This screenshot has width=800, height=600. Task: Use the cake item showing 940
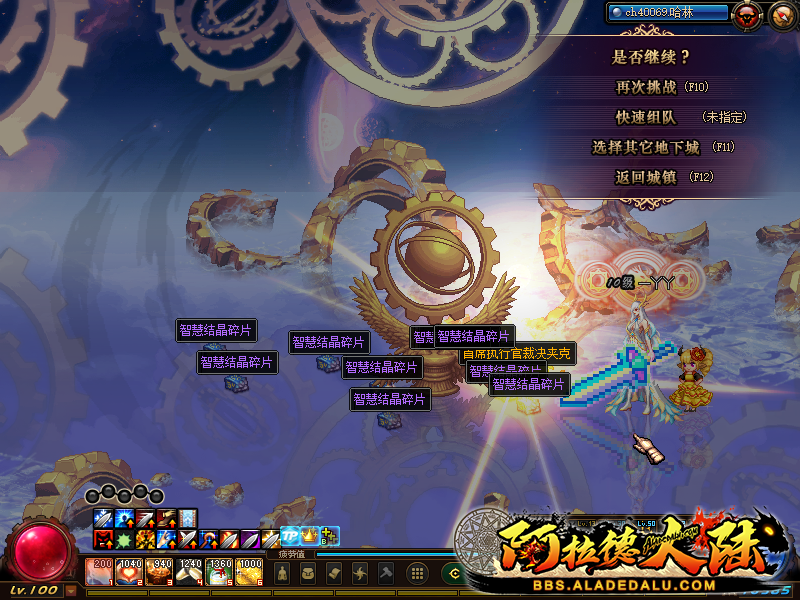click(160, 572)
